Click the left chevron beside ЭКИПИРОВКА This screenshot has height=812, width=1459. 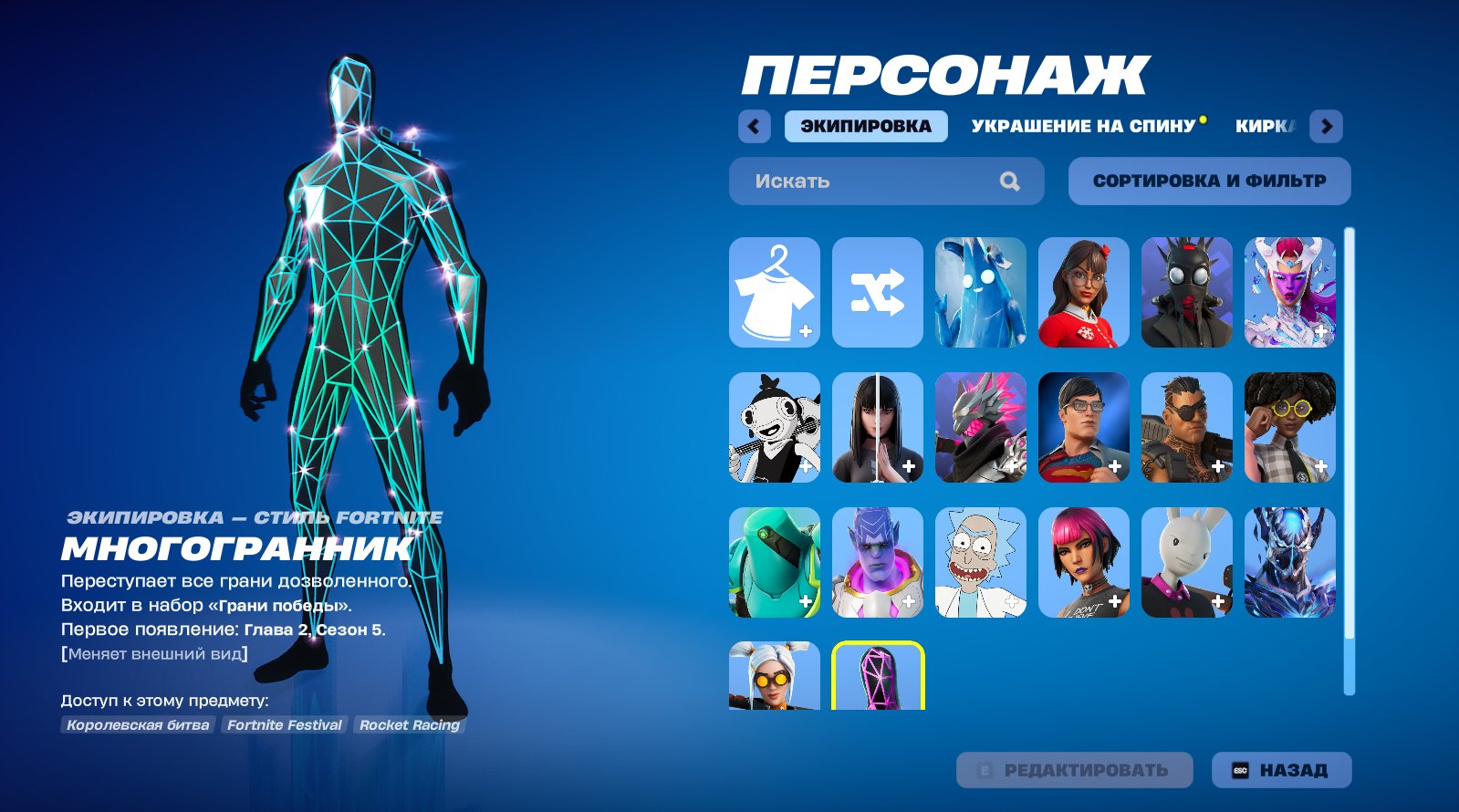(755, 126)
